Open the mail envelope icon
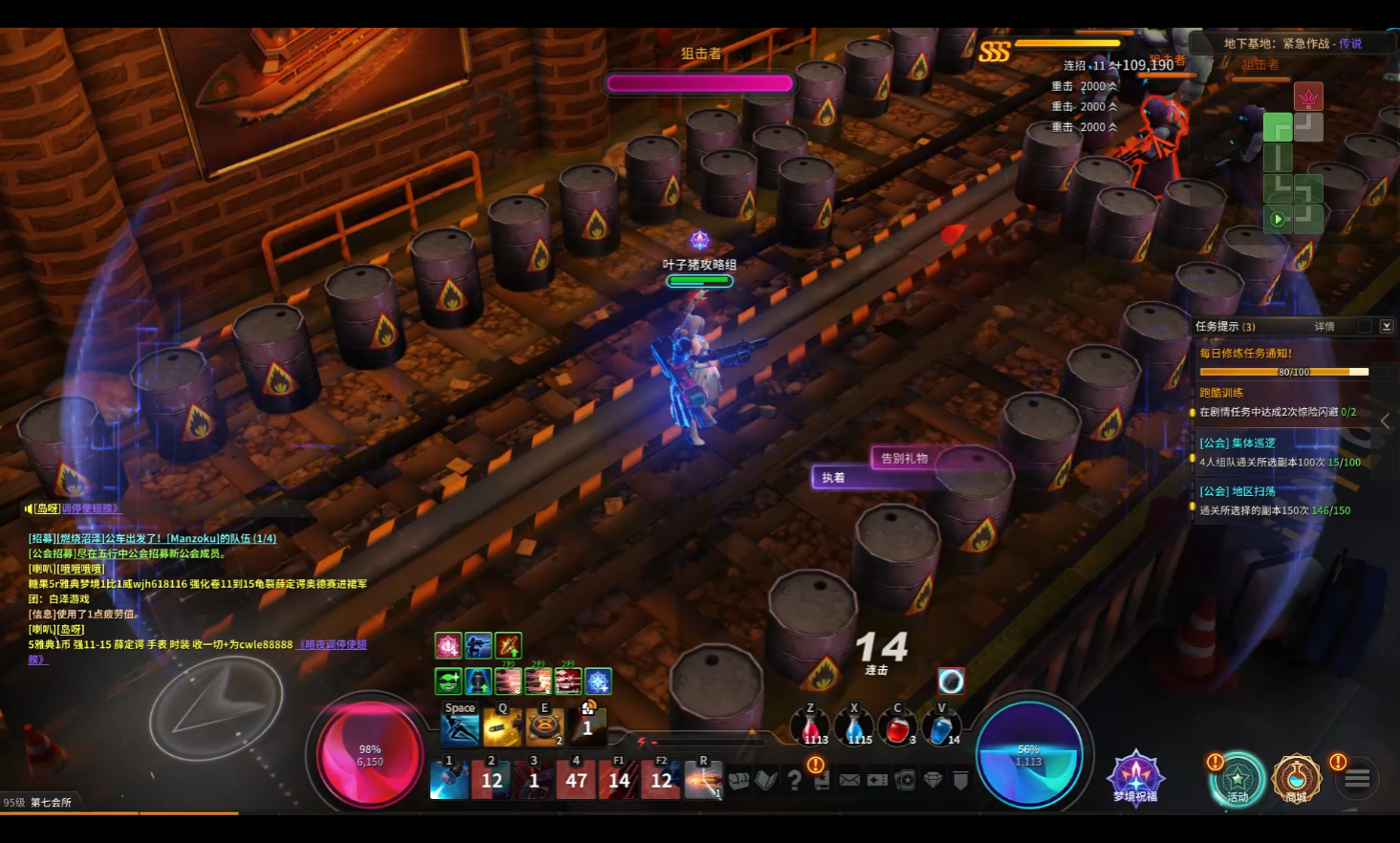1400x843 pixels. pyautogui.click(x=850, y=781)
